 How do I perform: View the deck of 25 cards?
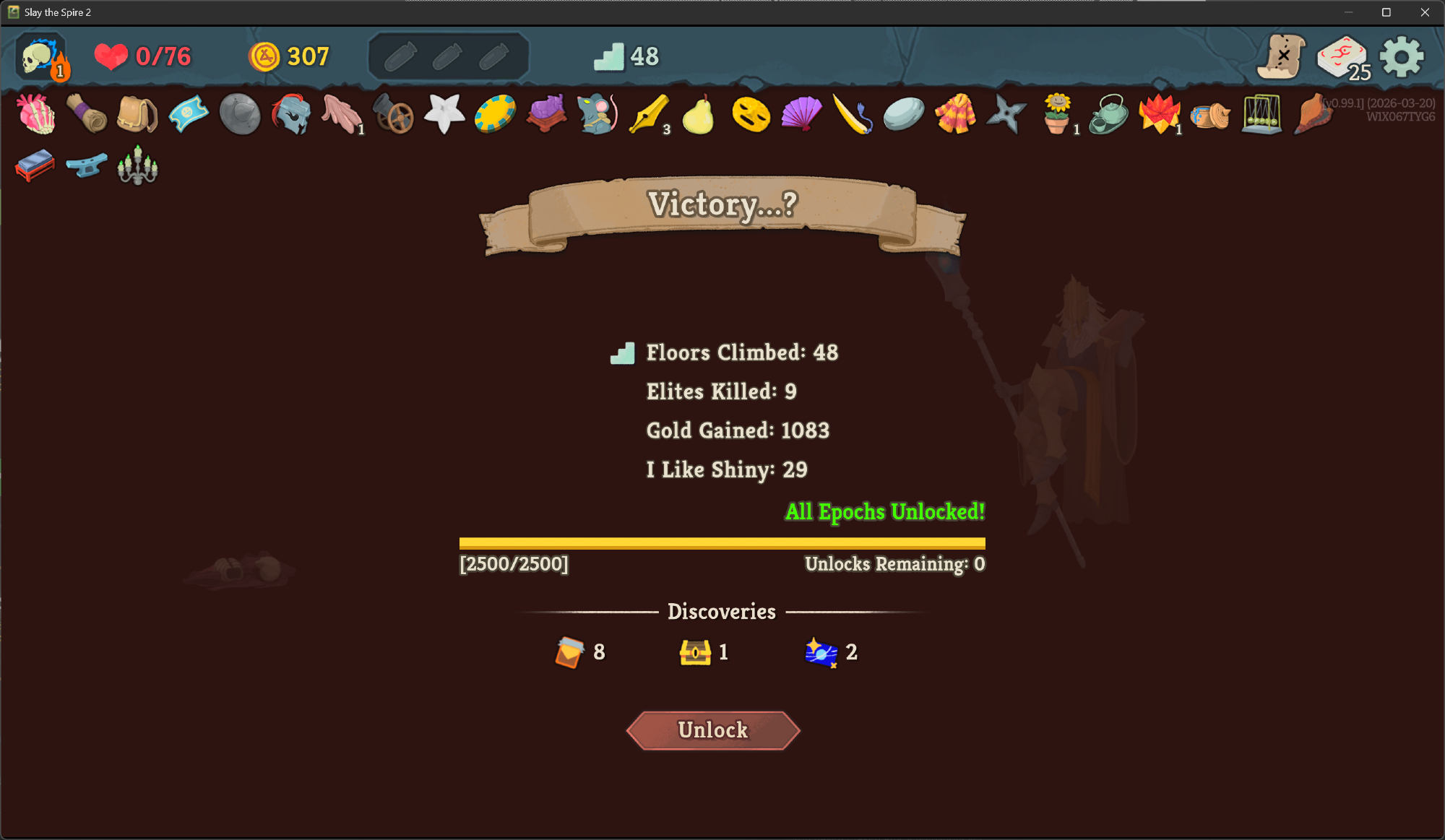[x=1342, y=58]
